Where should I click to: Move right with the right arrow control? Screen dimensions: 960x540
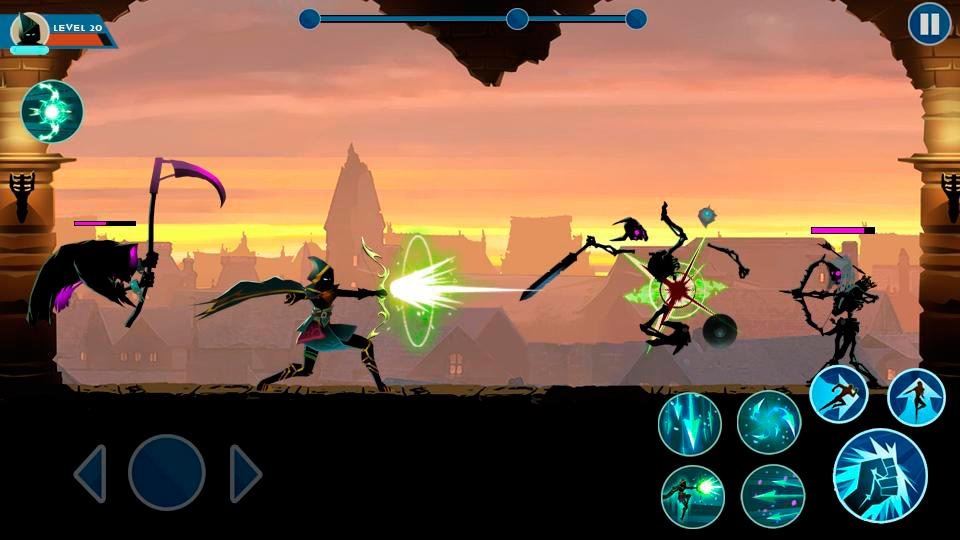(x=245, y=473)
